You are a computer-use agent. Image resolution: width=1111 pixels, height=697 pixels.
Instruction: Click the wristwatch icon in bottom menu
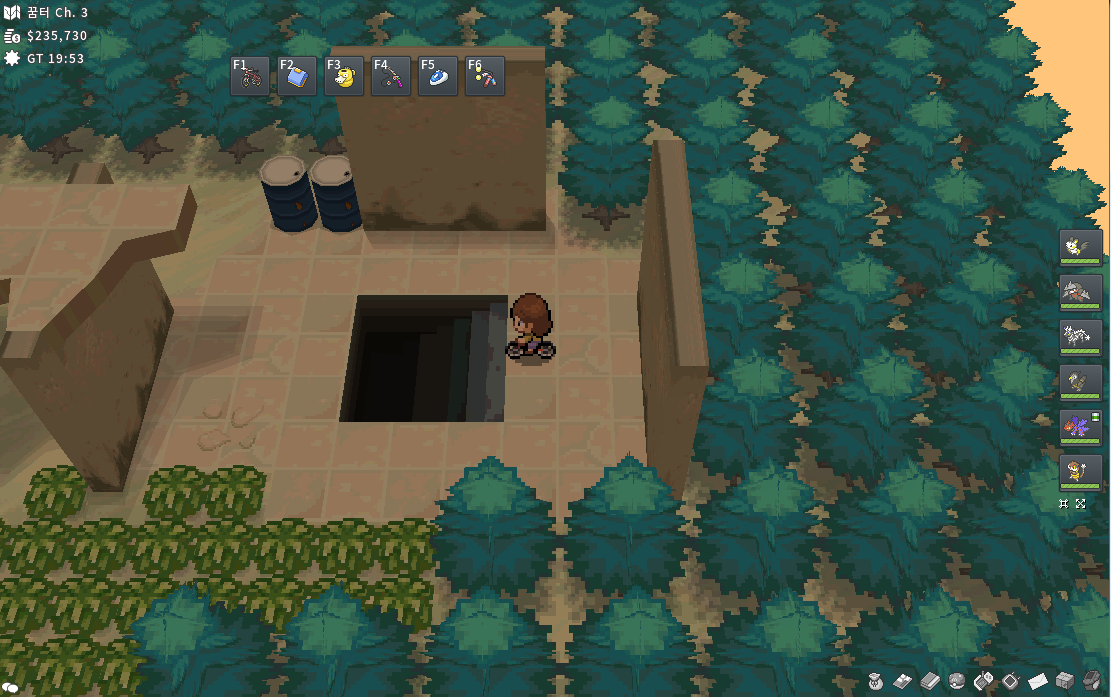(x=1091, y=681)
